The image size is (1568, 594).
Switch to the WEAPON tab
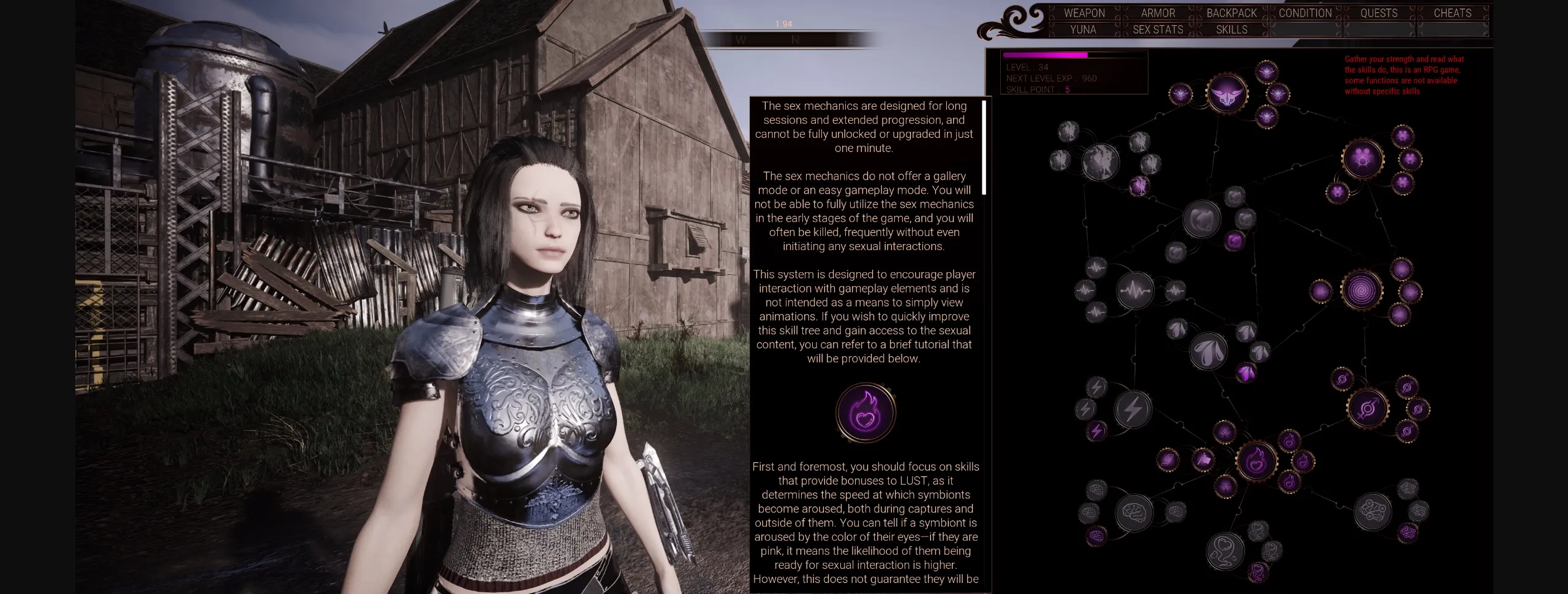(x=1086, y=13)
